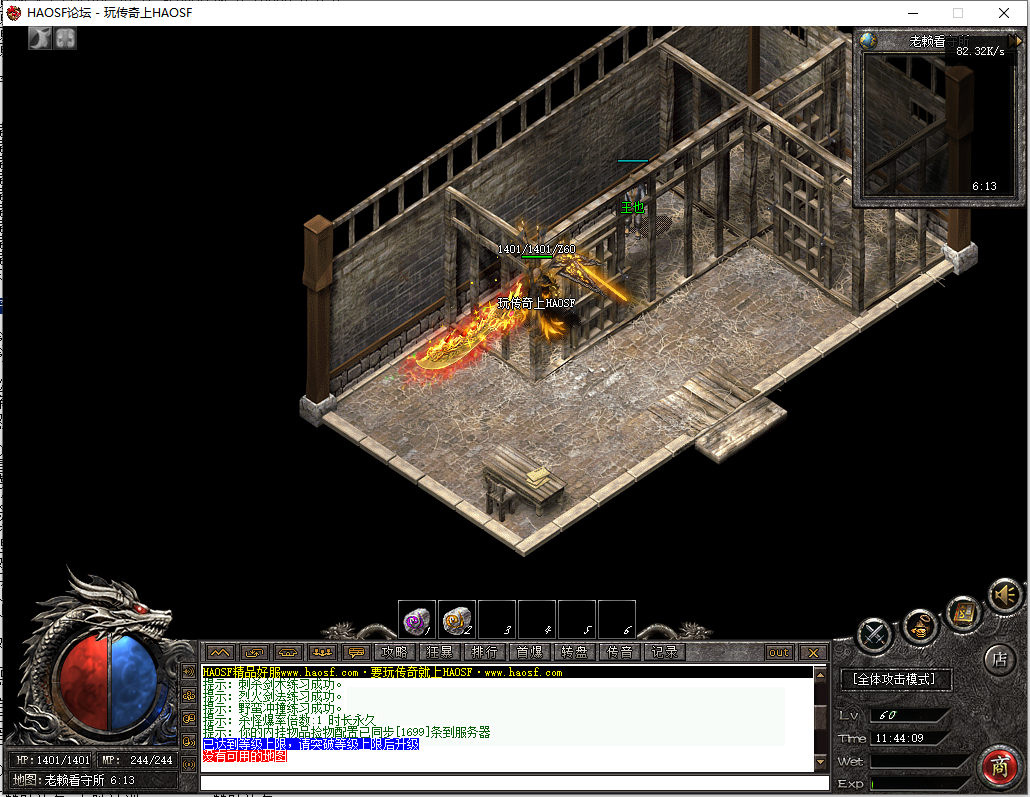
Task: Select the 首爆 button
Action: click(529, 652)
